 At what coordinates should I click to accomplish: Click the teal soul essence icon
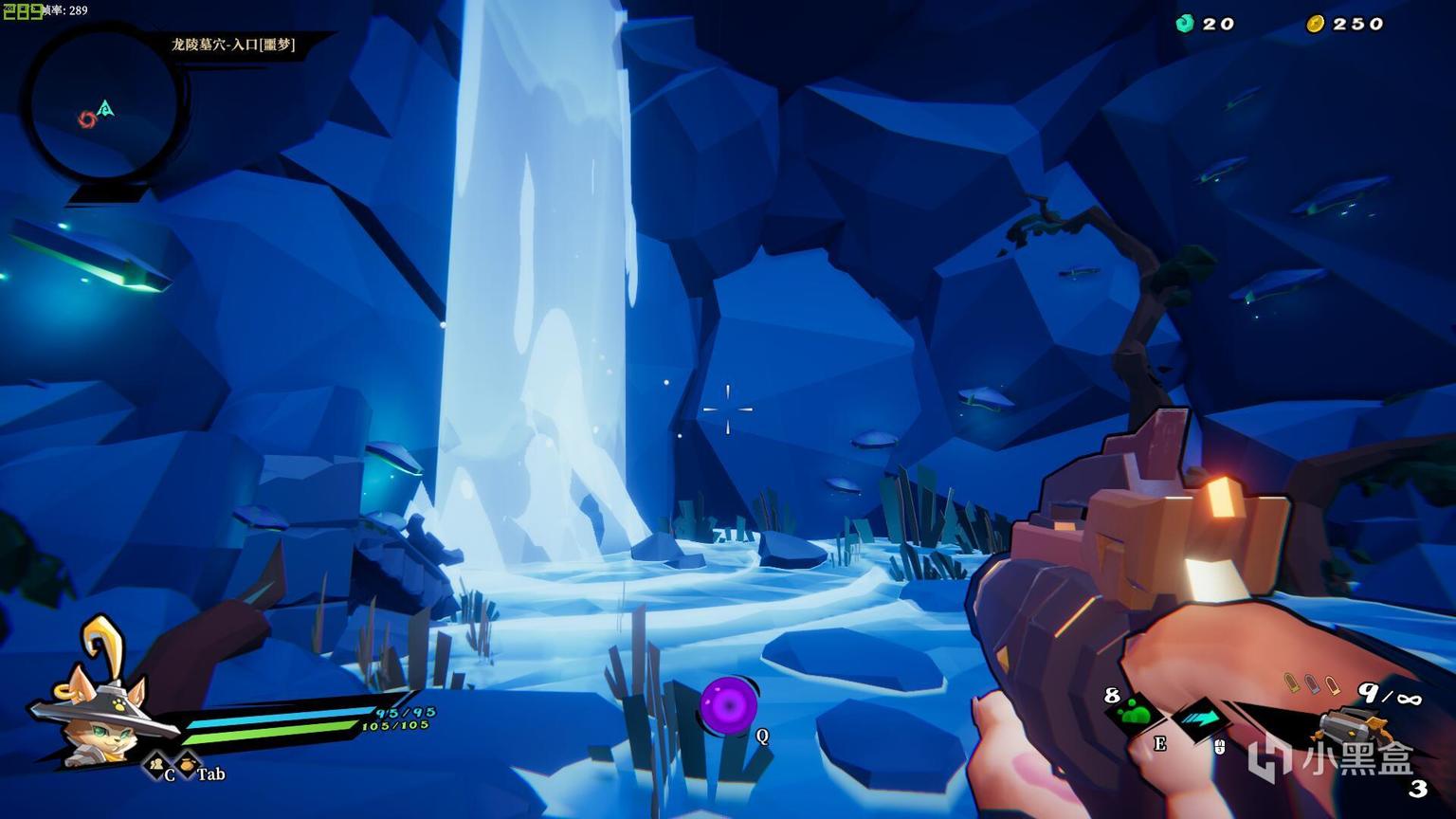[1184, 24]
